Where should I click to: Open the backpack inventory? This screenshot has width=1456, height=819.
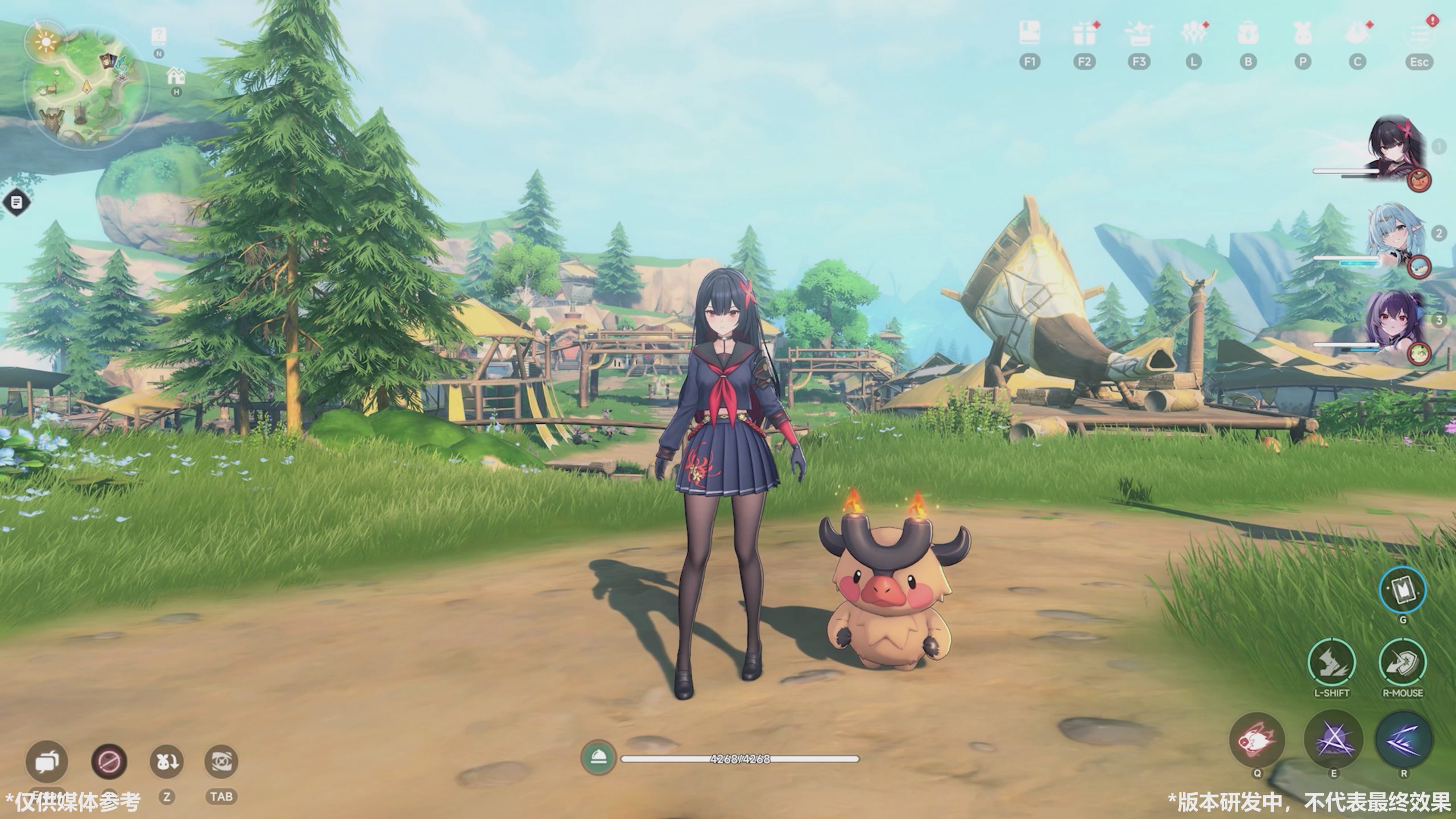click(x=1248, y=35)
